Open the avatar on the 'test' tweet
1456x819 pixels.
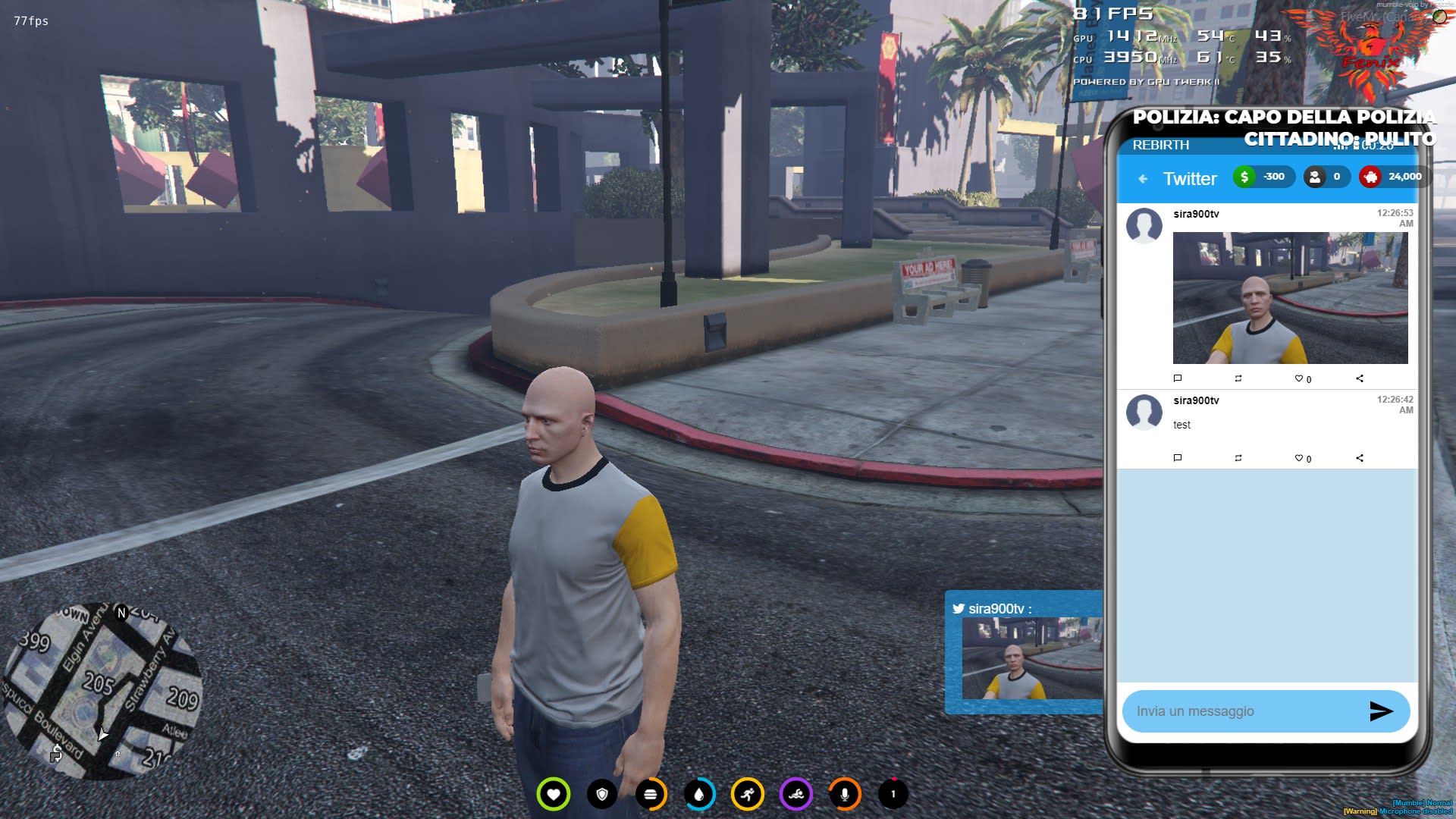(1144, 412)
